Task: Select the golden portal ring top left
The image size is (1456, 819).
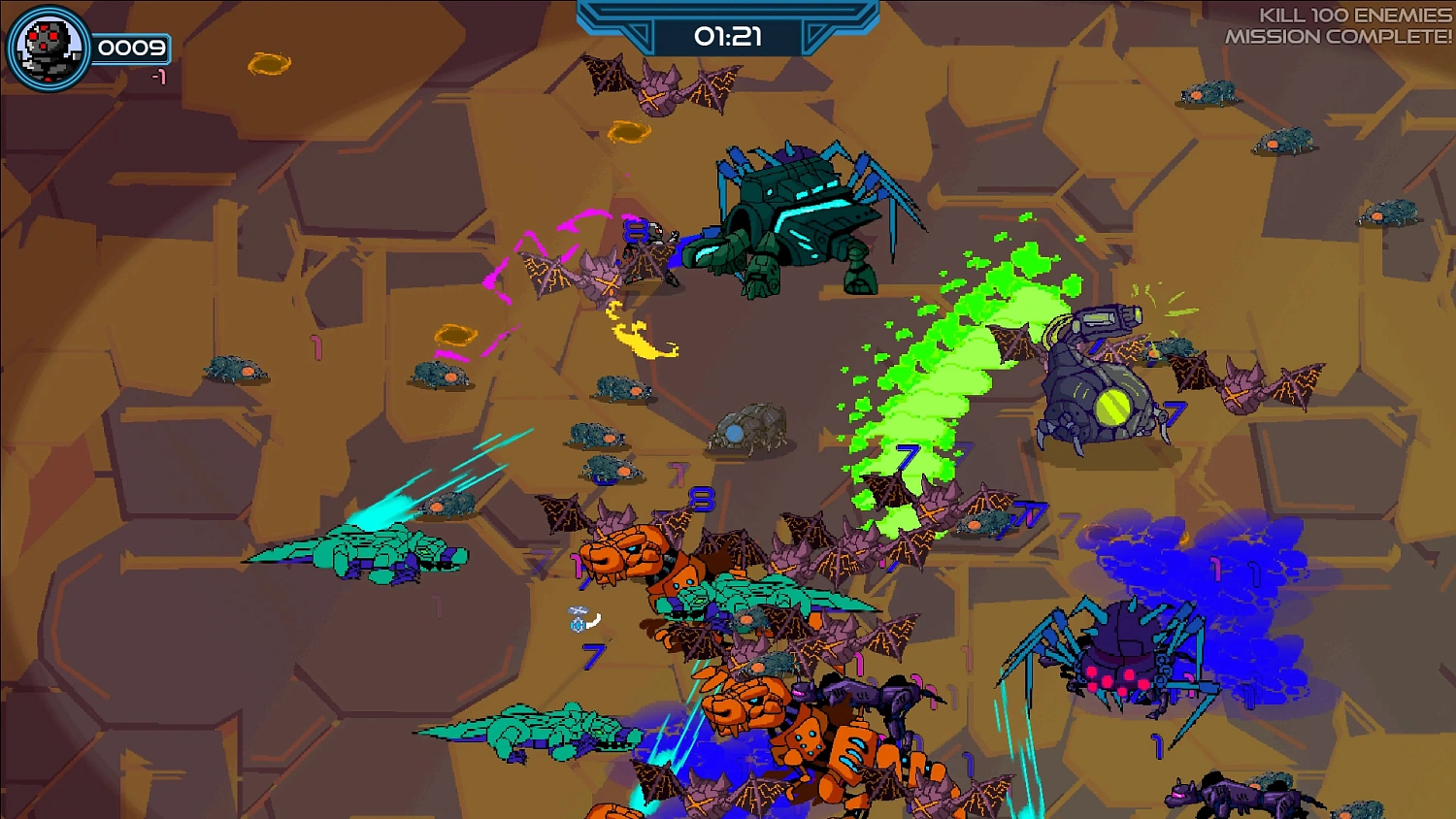Action: coord(269,61)
